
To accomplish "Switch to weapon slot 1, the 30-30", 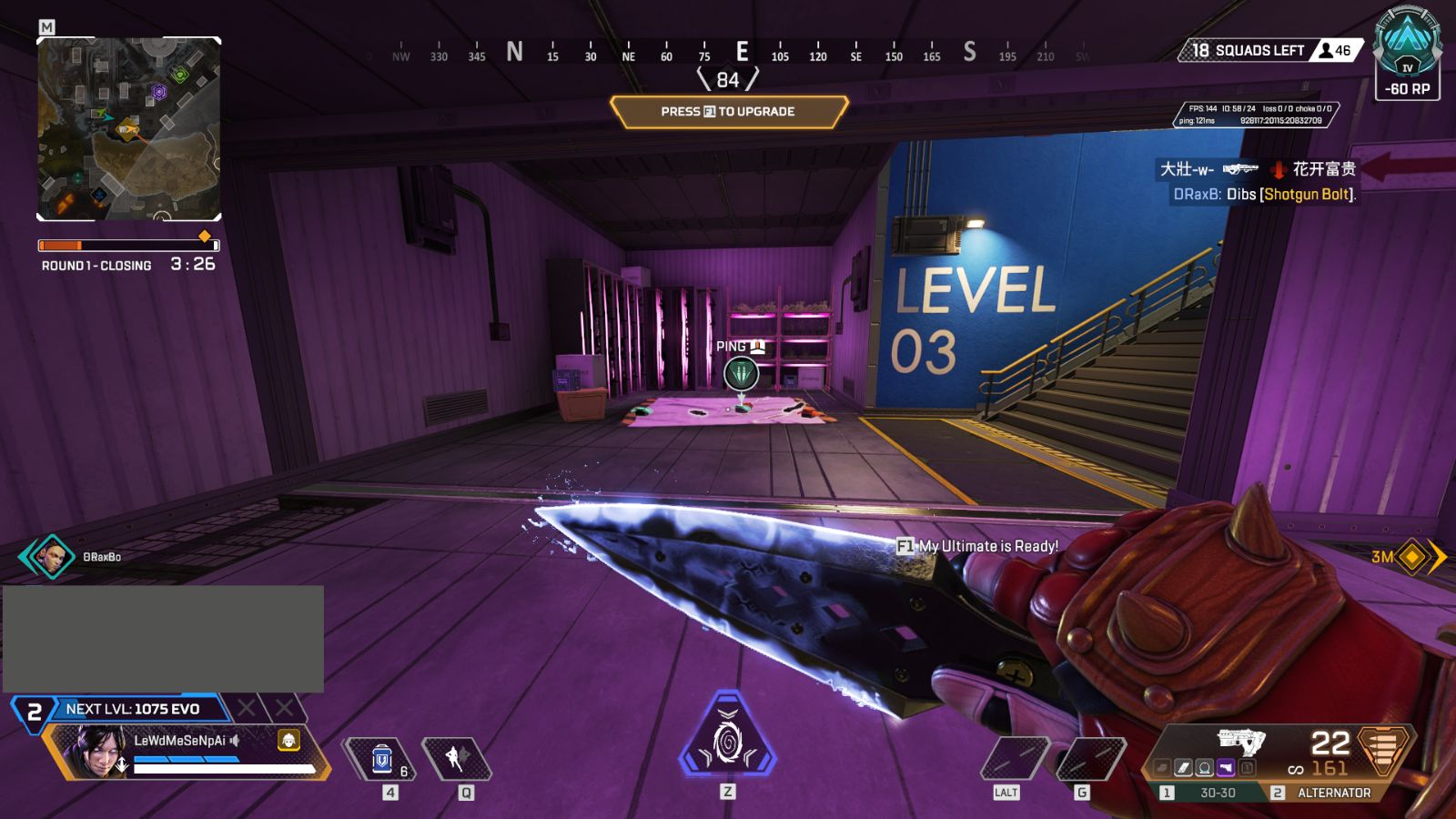I will (1219, 793).
